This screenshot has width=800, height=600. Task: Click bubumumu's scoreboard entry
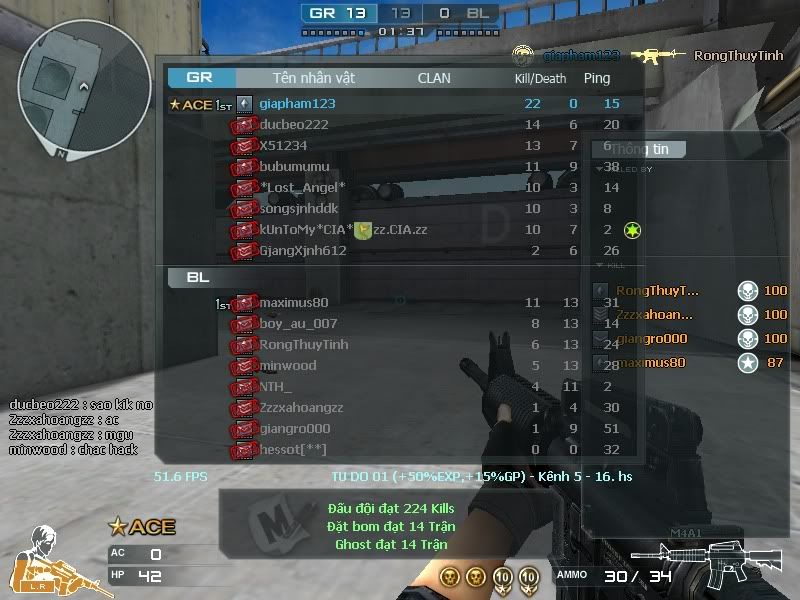coord(294,167)
